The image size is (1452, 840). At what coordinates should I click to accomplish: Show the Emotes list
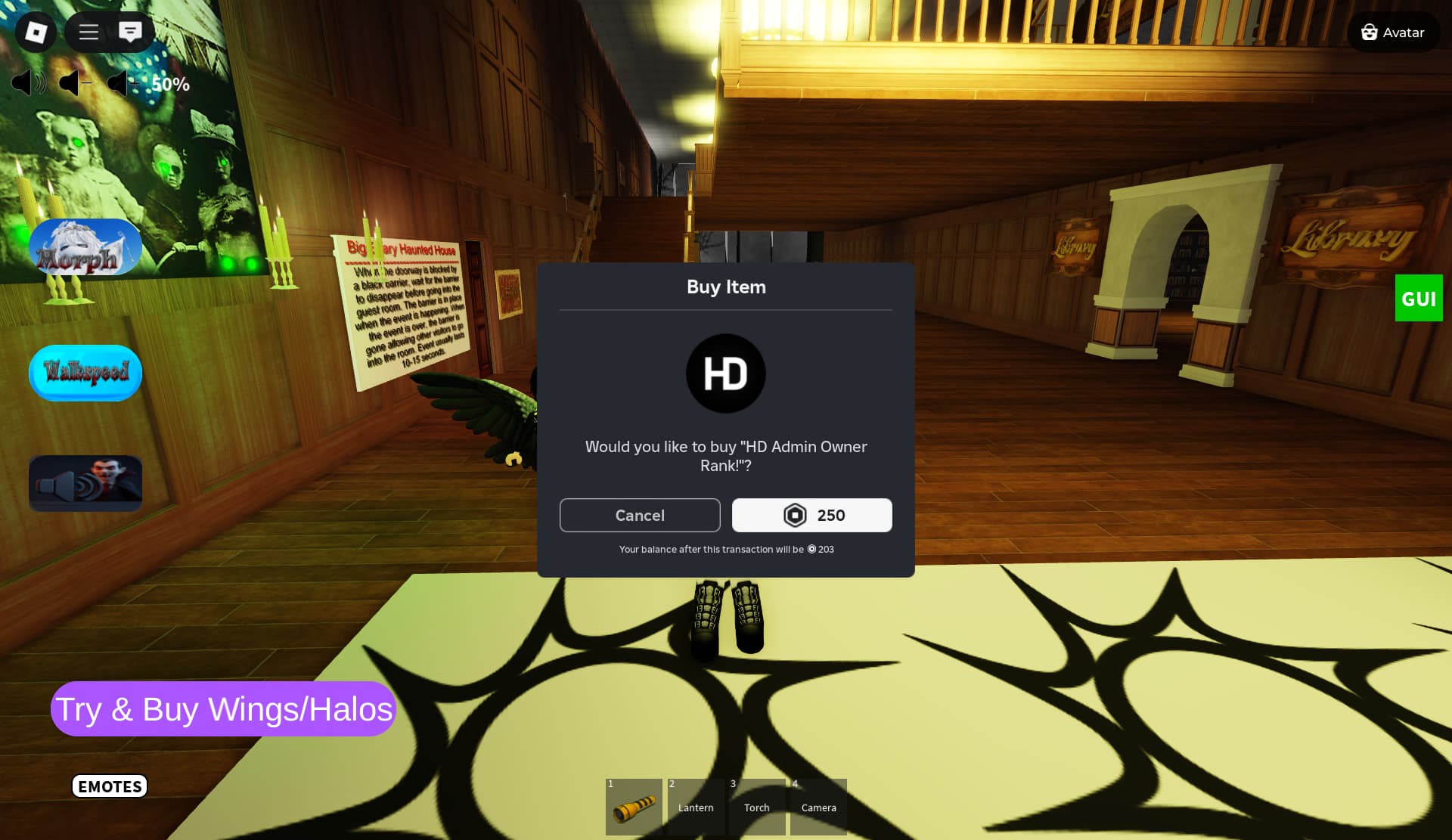[x=110, y=786]
